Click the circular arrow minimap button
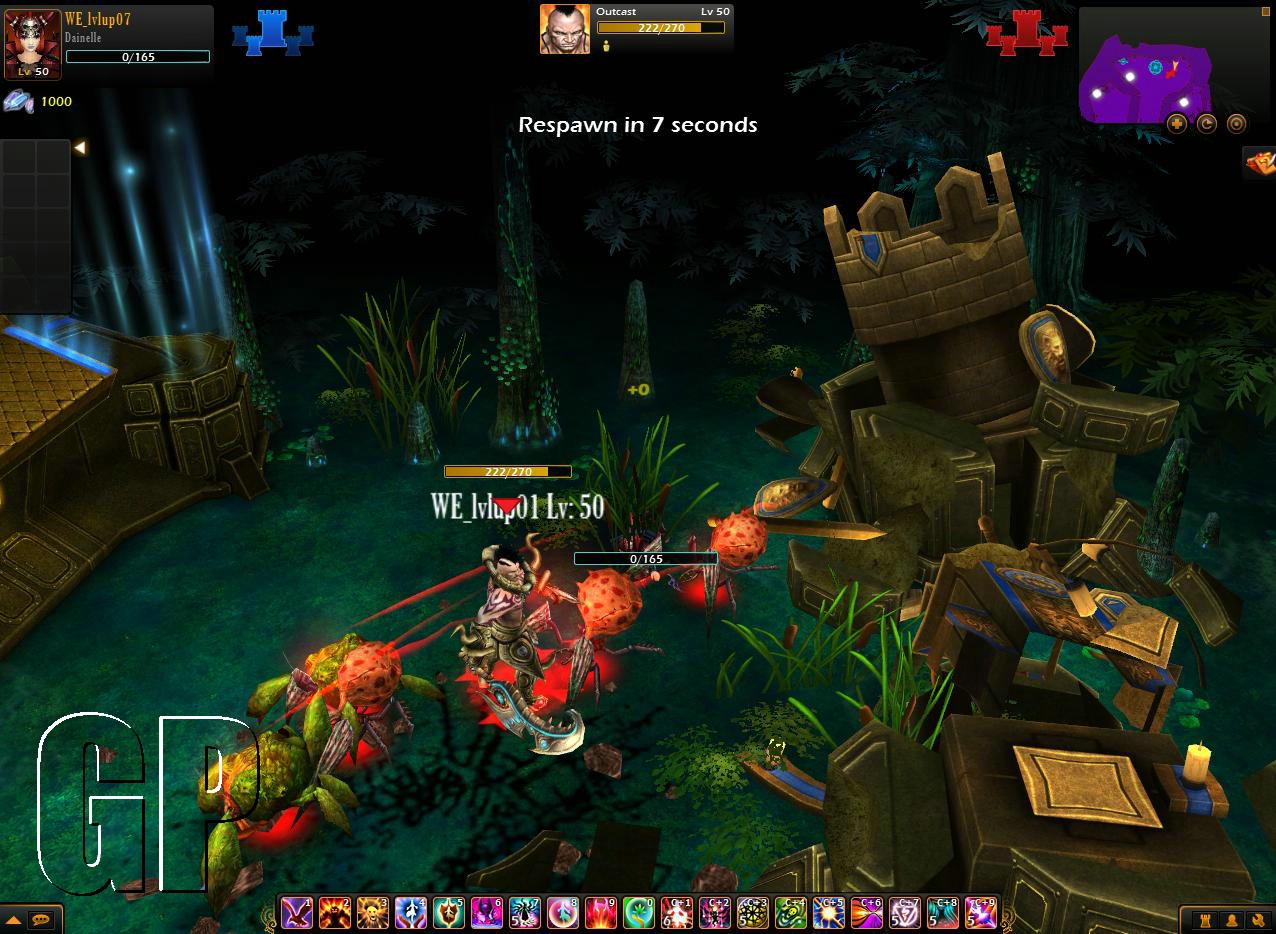 click(x=1207, y=124)
